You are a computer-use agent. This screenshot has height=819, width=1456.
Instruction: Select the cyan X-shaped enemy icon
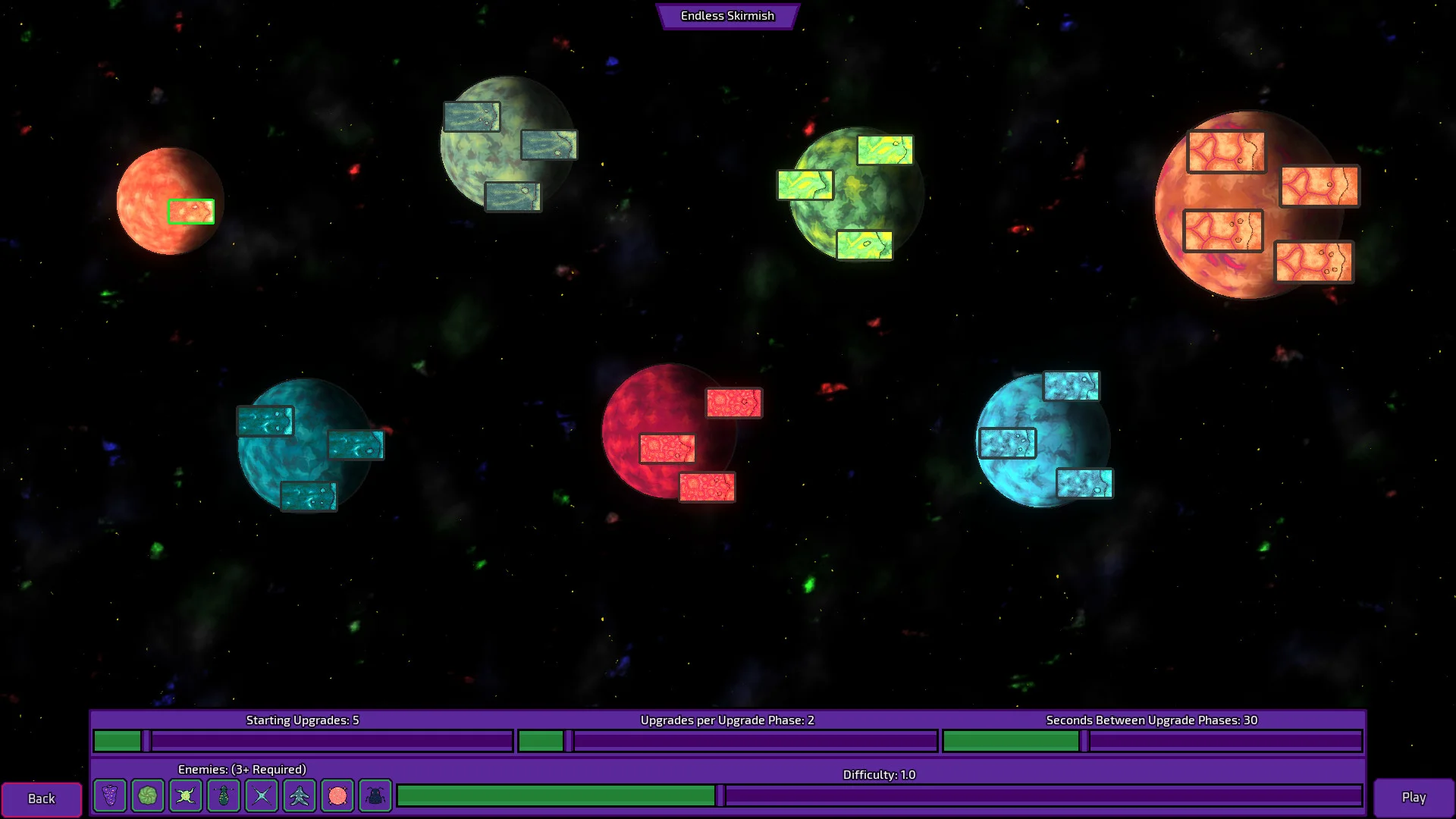tap(262, 795)
